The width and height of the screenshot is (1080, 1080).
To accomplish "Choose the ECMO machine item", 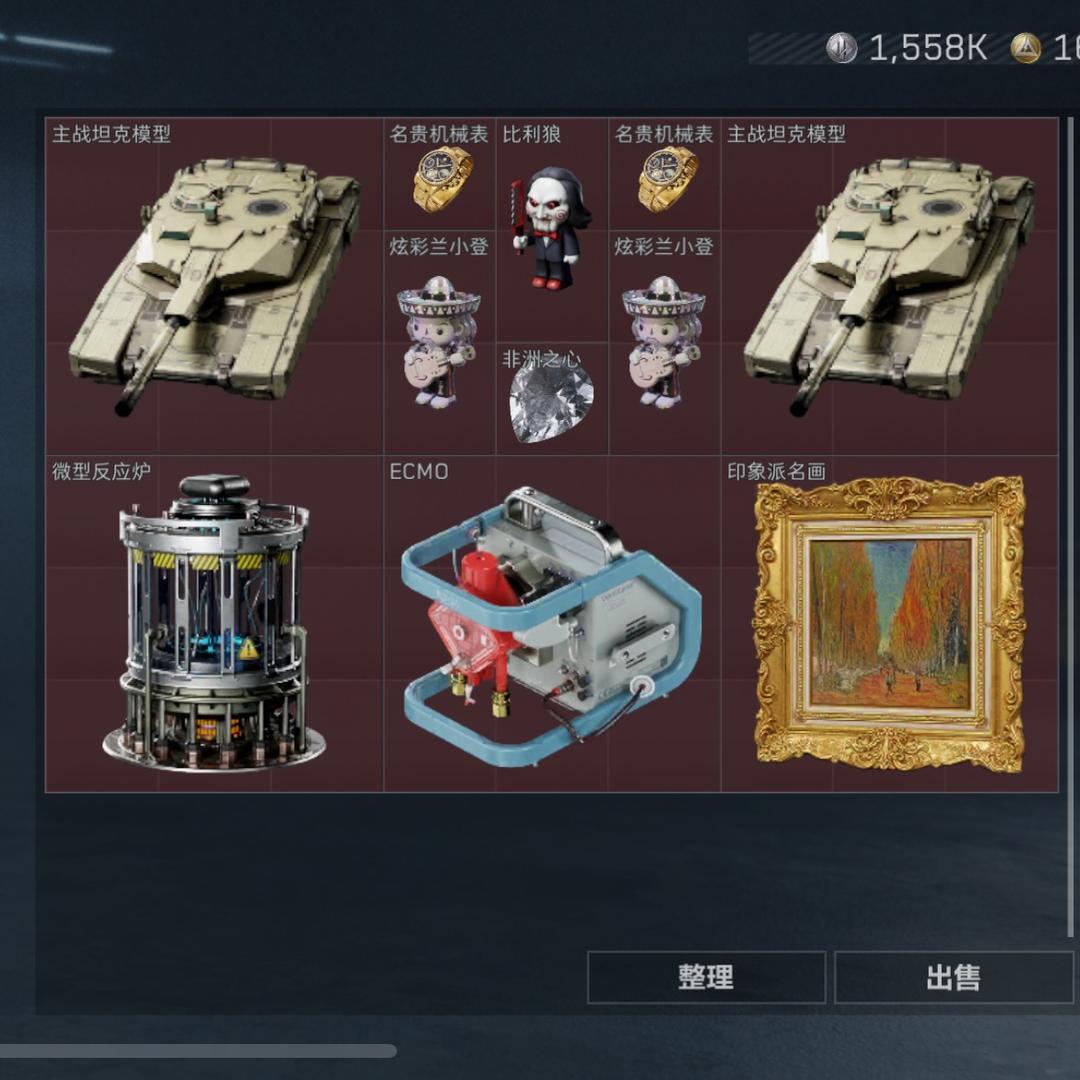I will 552,624.
